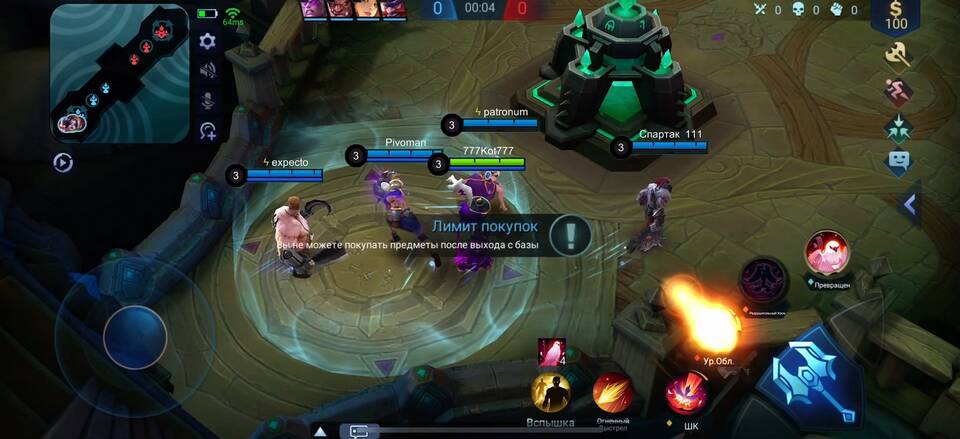Viewport: 960px width, 439px height.
Task: Activate the ШК skill
Action: tap(687, 392)
